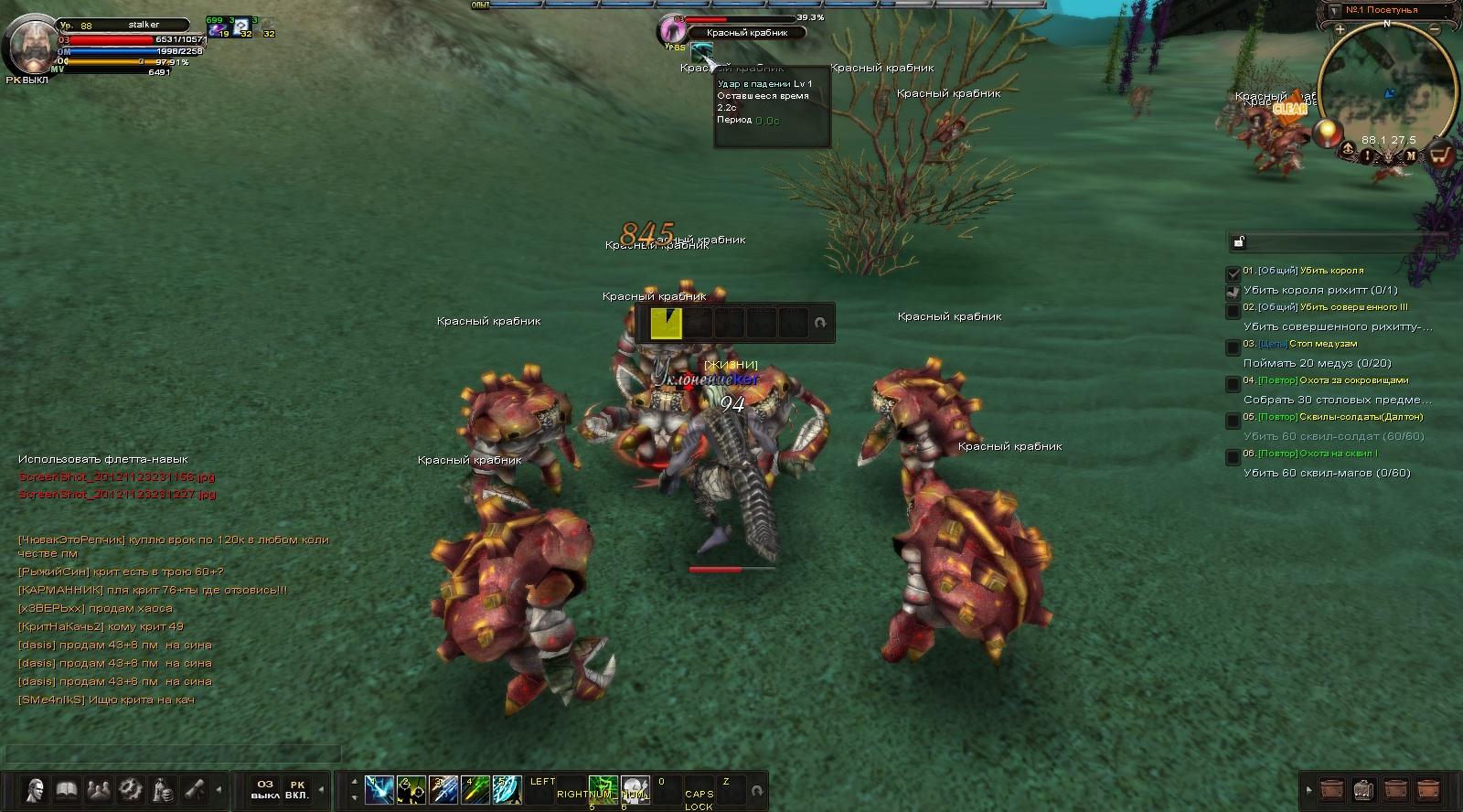Click the Красный крабник target frame

pos(747,33)
